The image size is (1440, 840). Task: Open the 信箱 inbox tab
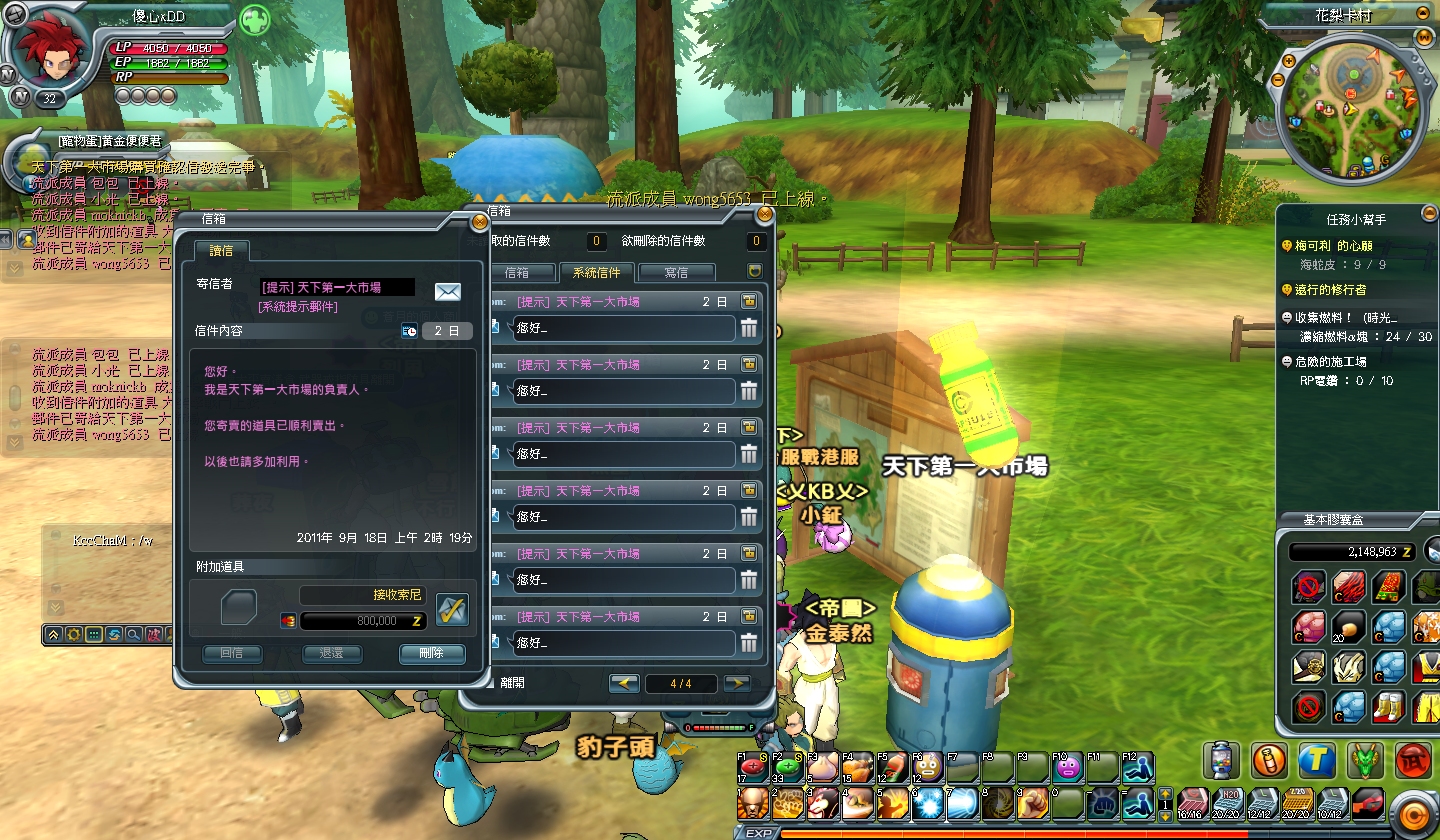point(517,272)
